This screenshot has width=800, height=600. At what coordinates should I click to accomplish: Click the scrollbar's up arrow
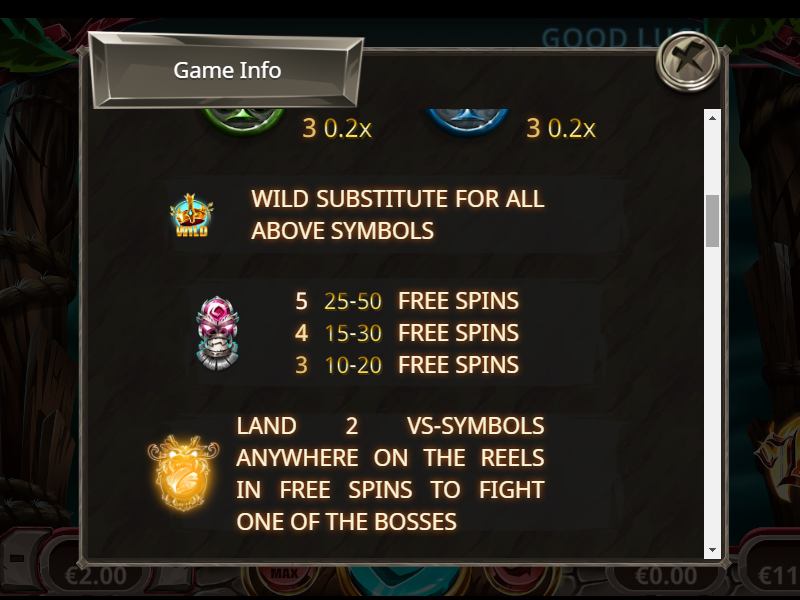tap(713, 118)
